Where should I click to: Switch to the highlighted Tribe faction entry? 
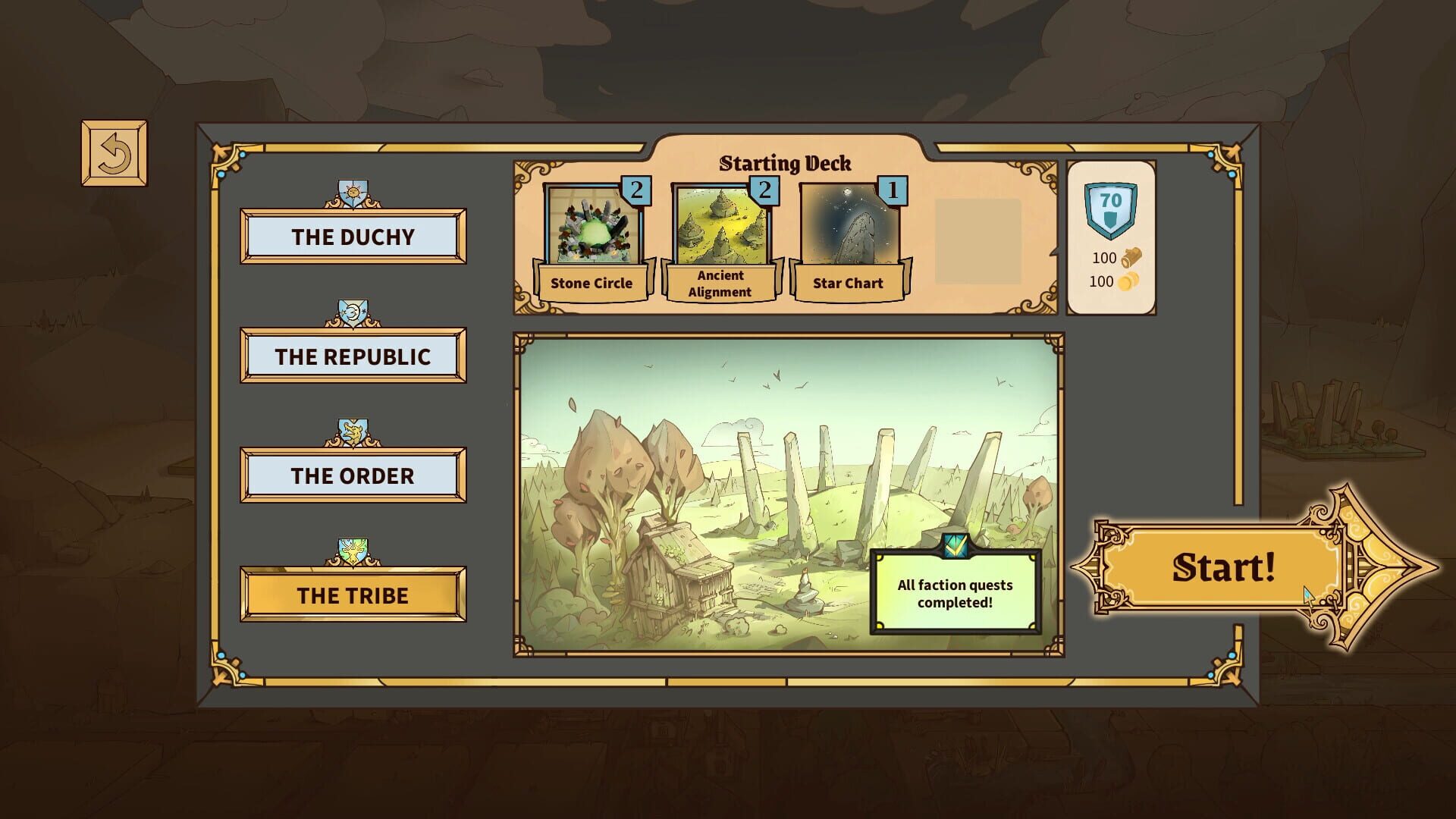[x=352, y=595]
